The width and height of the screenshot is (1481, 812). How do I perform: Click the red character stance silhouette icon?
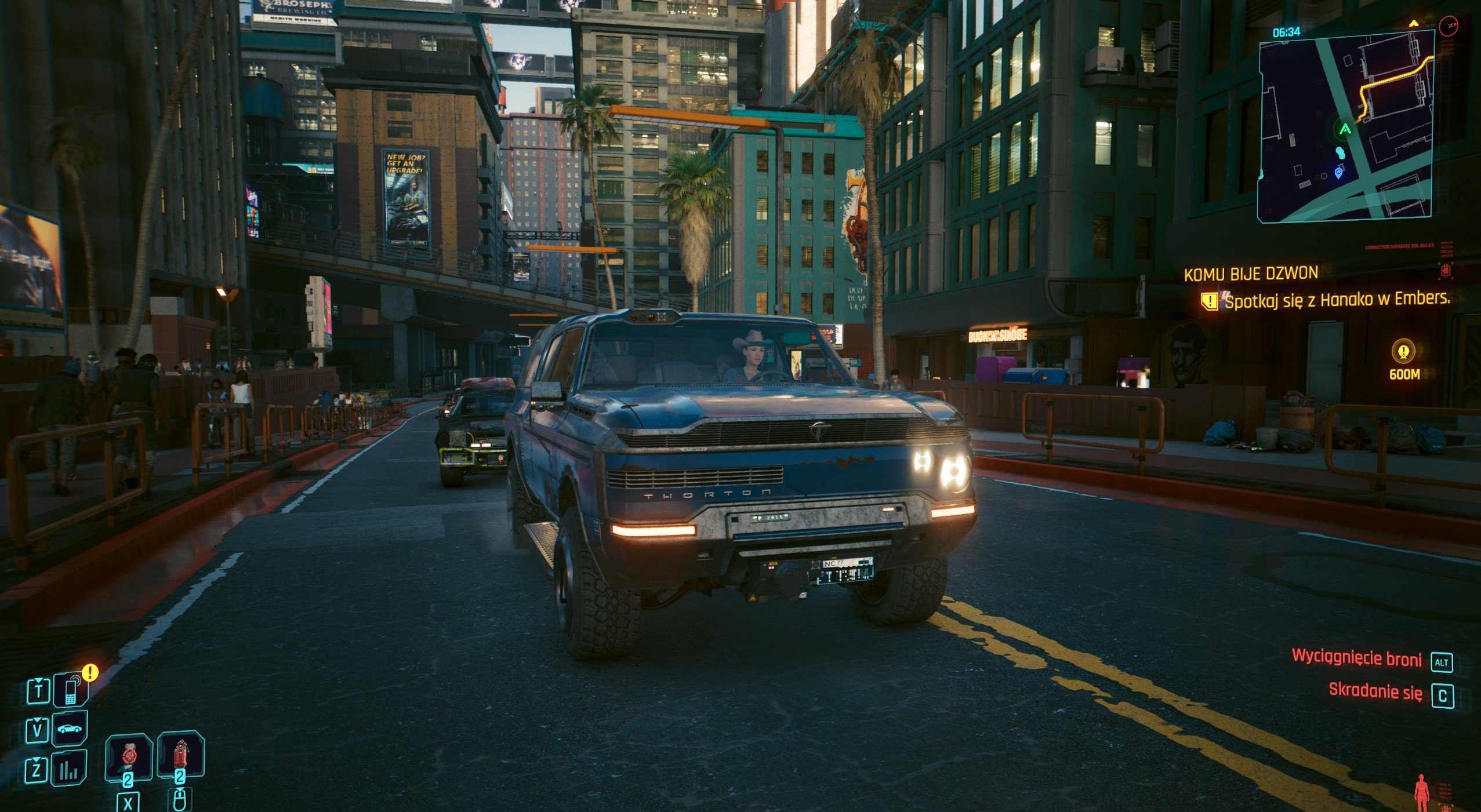point(1421,792)
